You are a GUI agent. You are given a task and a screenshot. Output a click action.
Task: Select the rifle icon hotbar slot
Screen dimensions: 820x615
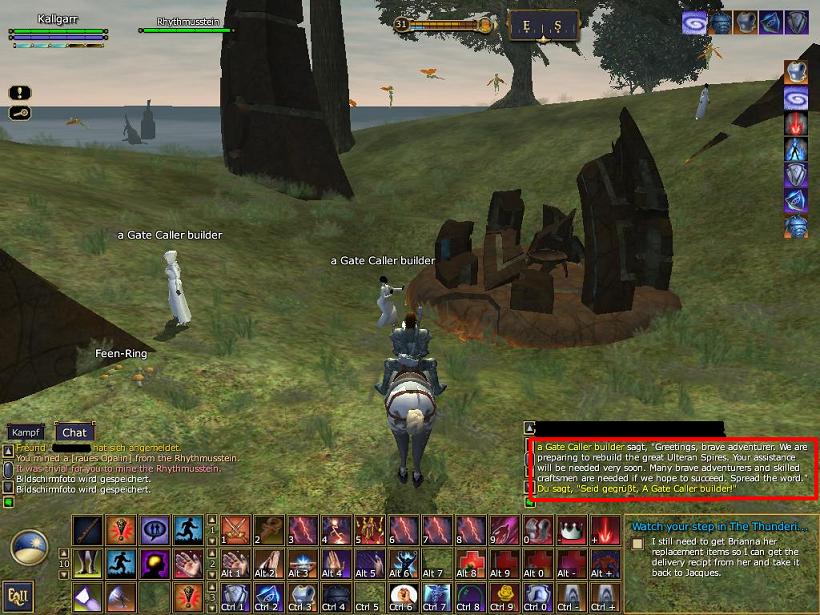87,531
